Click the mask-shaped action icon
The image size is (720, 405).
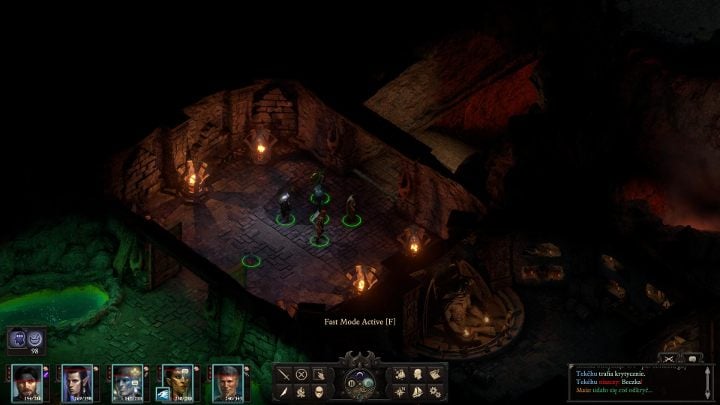point(318,391)
